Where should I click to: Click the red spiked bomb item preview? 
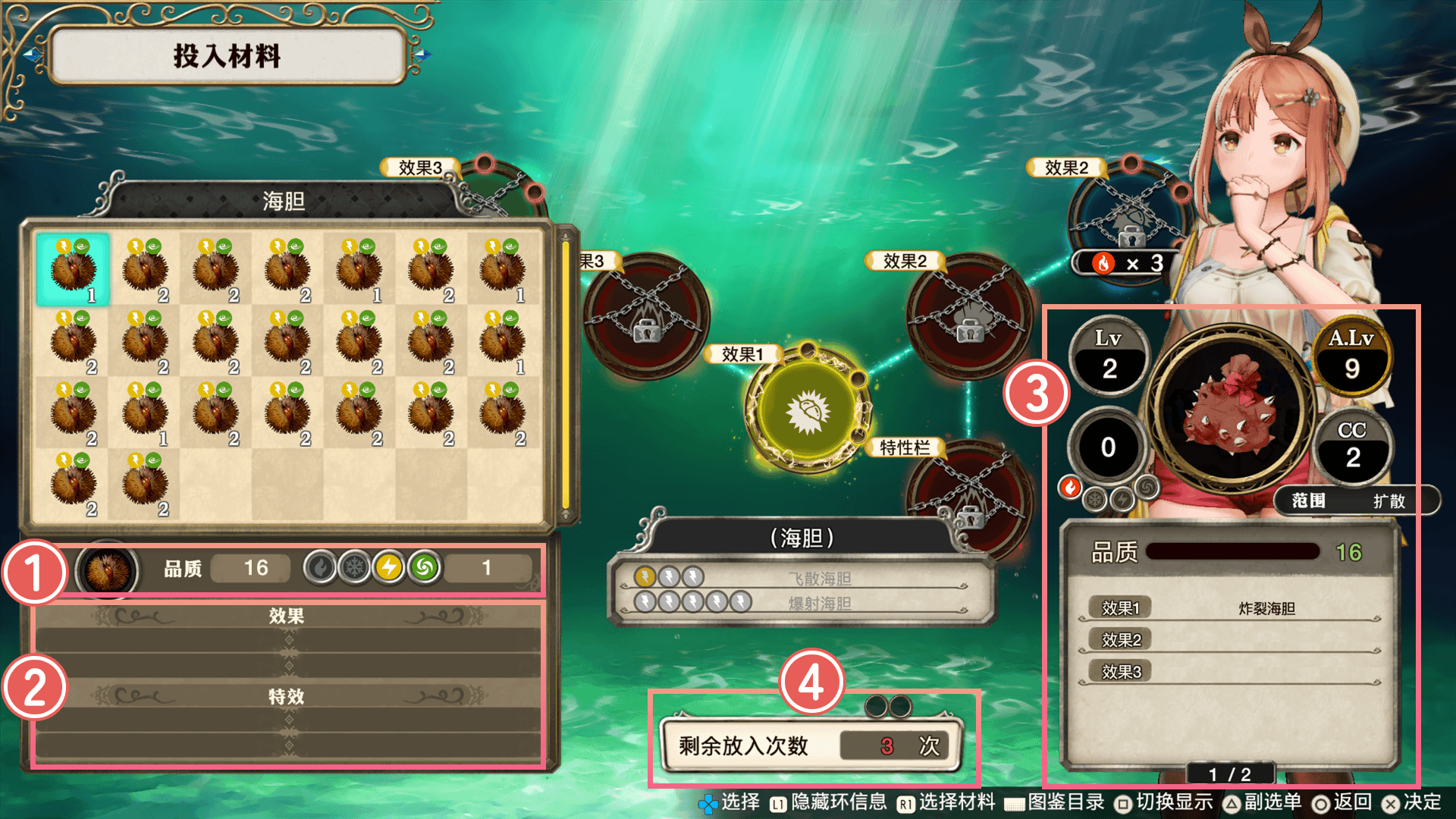[1231, 409]
